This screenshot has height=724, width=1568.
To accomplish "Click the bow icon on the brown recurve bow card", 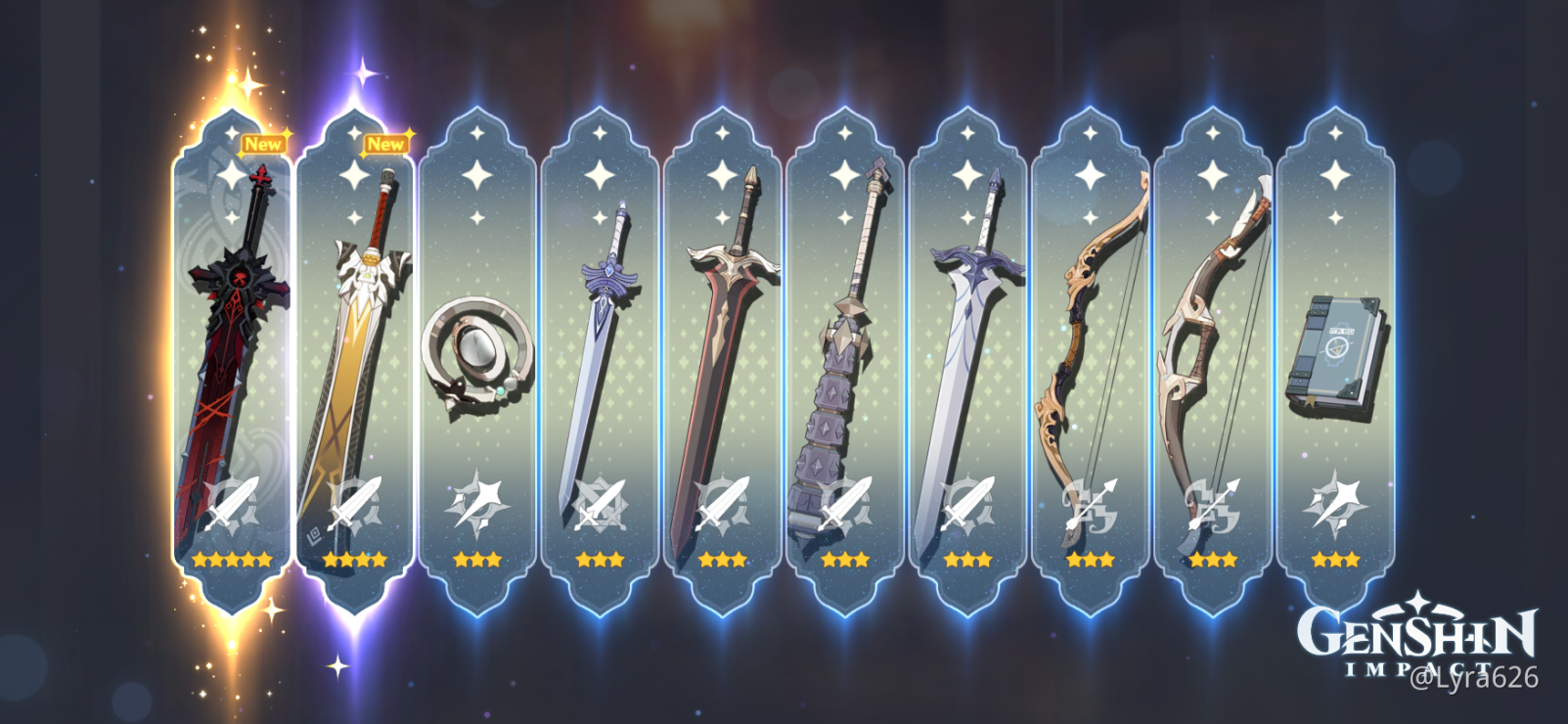I will click(1212, 504).
